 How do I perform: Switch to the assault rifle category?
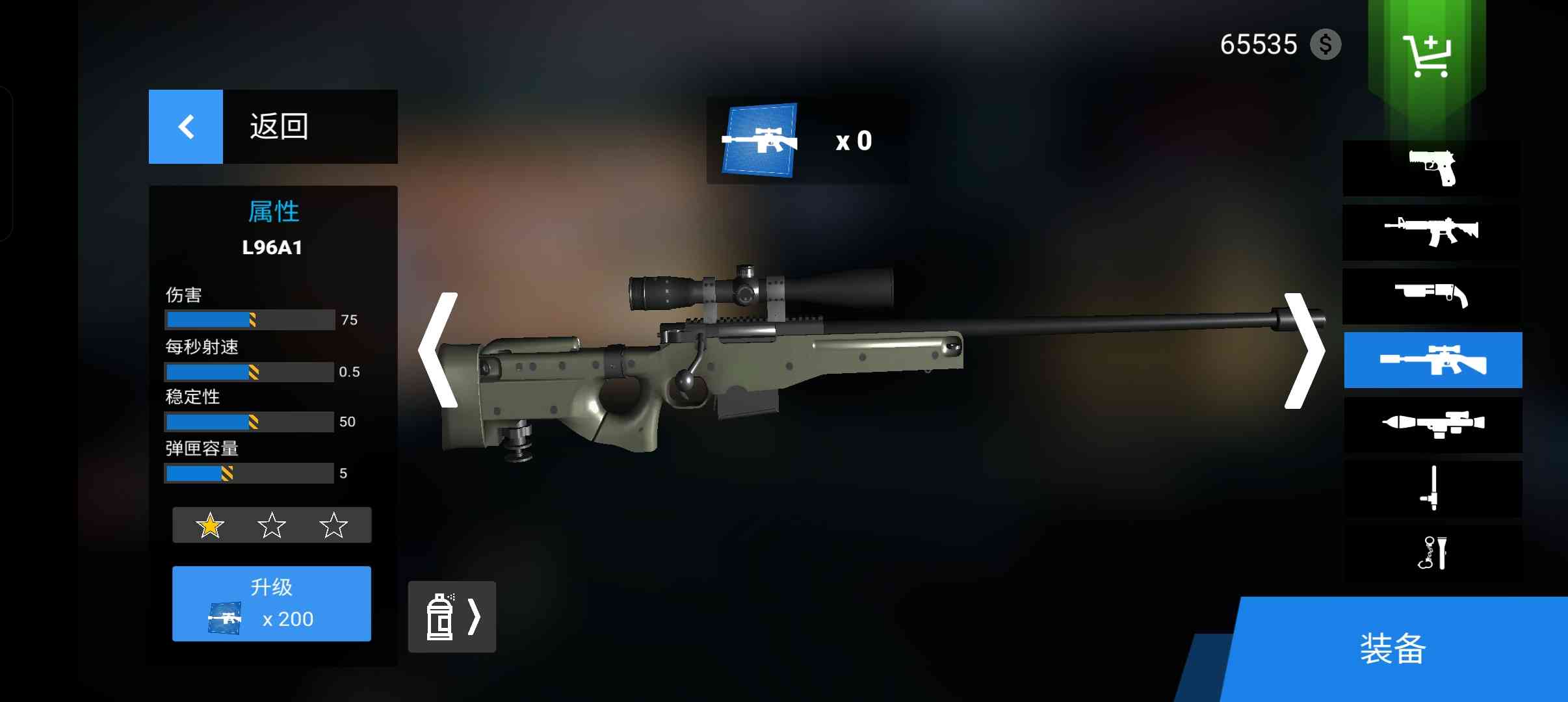(1433, 232)
